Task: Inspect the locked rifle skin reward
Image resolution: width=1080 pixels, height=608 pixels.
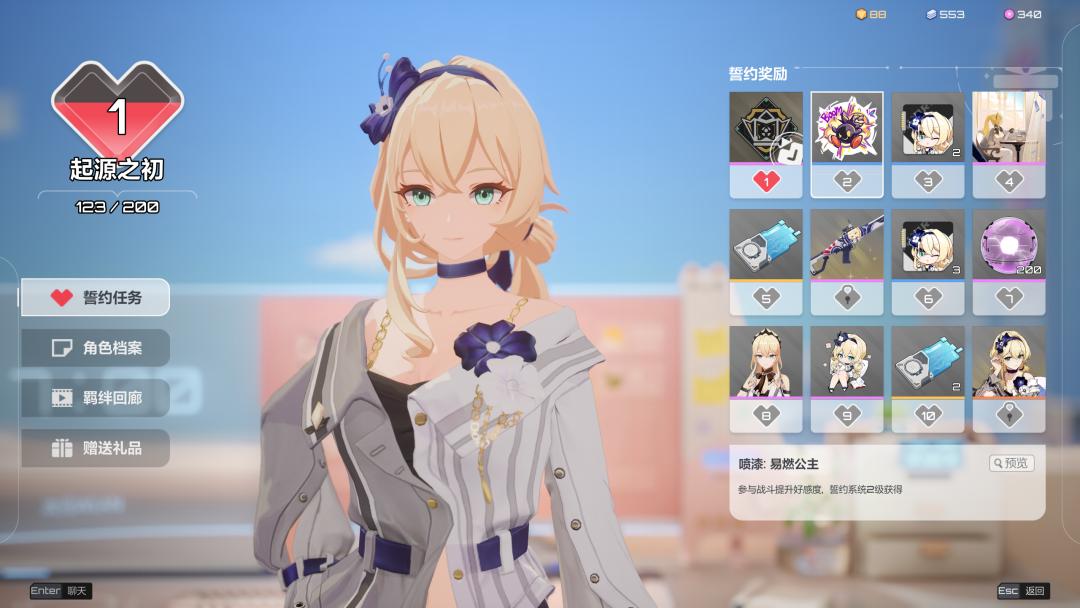Action: point(847,245)
